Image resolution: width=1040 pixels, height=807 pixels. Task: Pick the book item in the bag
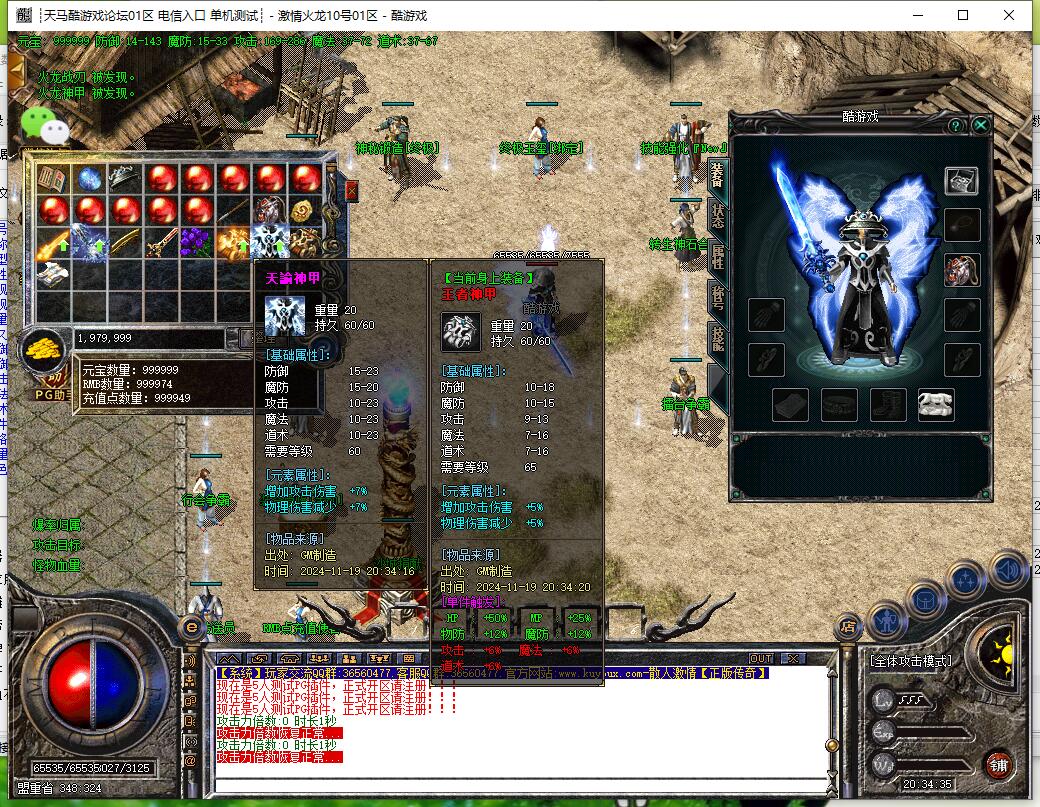pyautogui.click(x=52, y=180)
